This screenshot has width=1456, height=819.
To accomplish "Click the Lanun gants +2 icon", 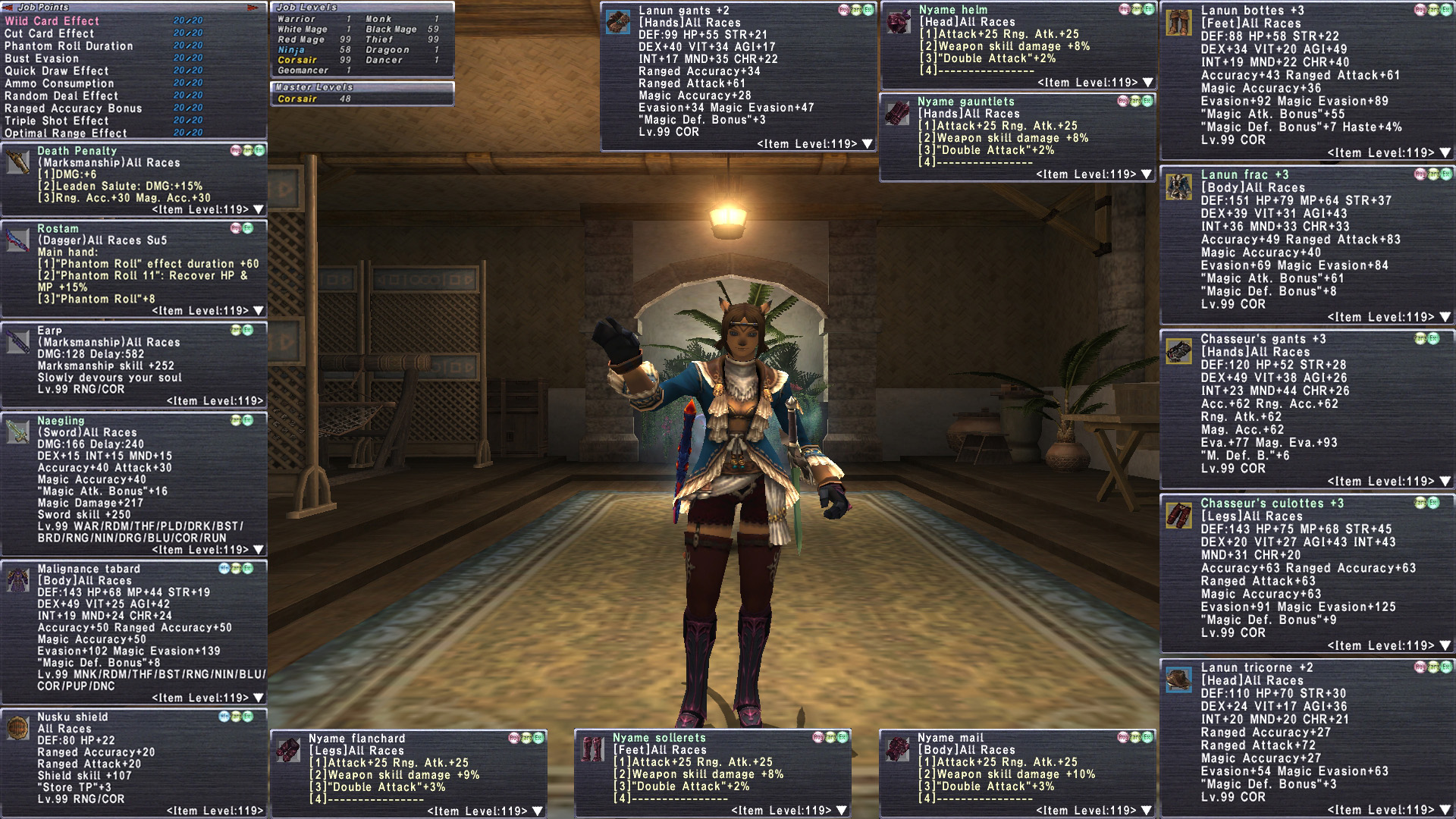I will tap(619, 22).
